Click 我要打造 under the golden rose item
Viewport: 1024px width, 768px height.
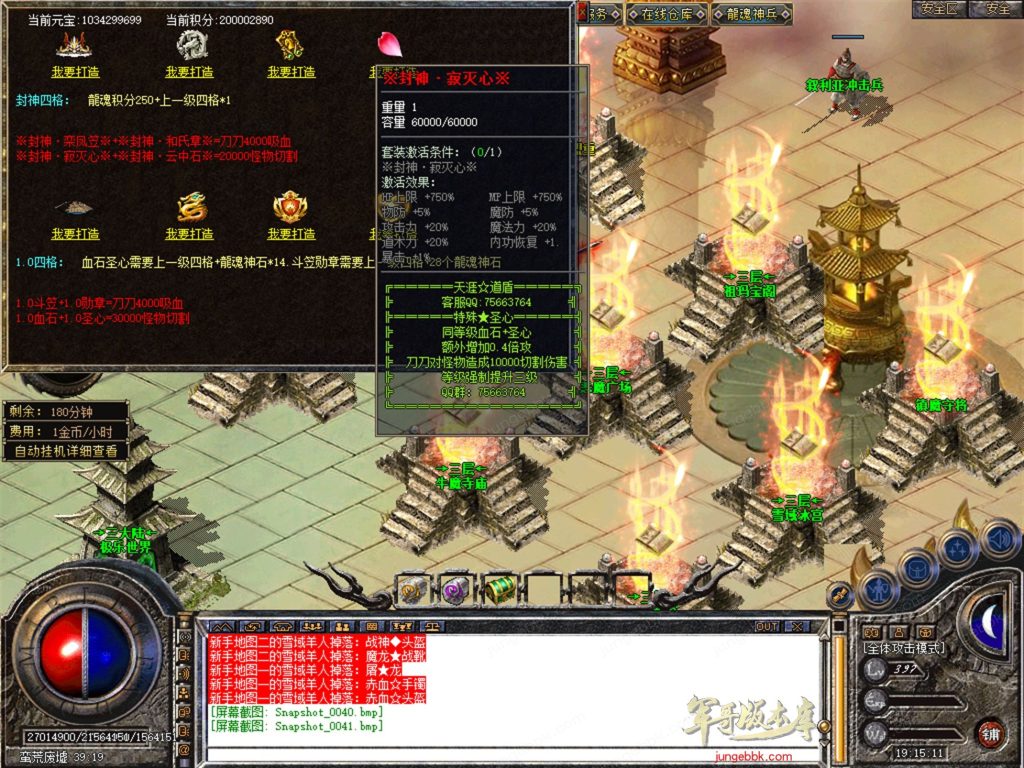291,72
